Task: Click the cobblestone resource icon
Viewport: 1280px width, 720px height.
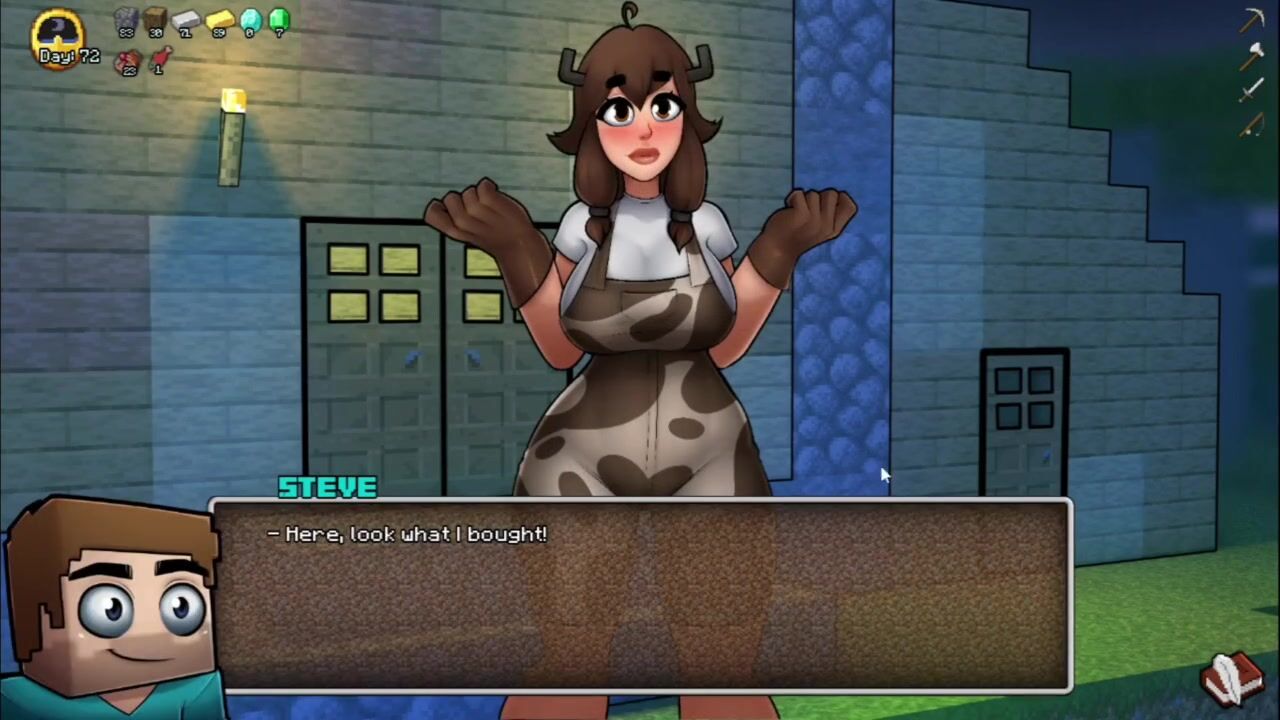Action: pos(126,19)
